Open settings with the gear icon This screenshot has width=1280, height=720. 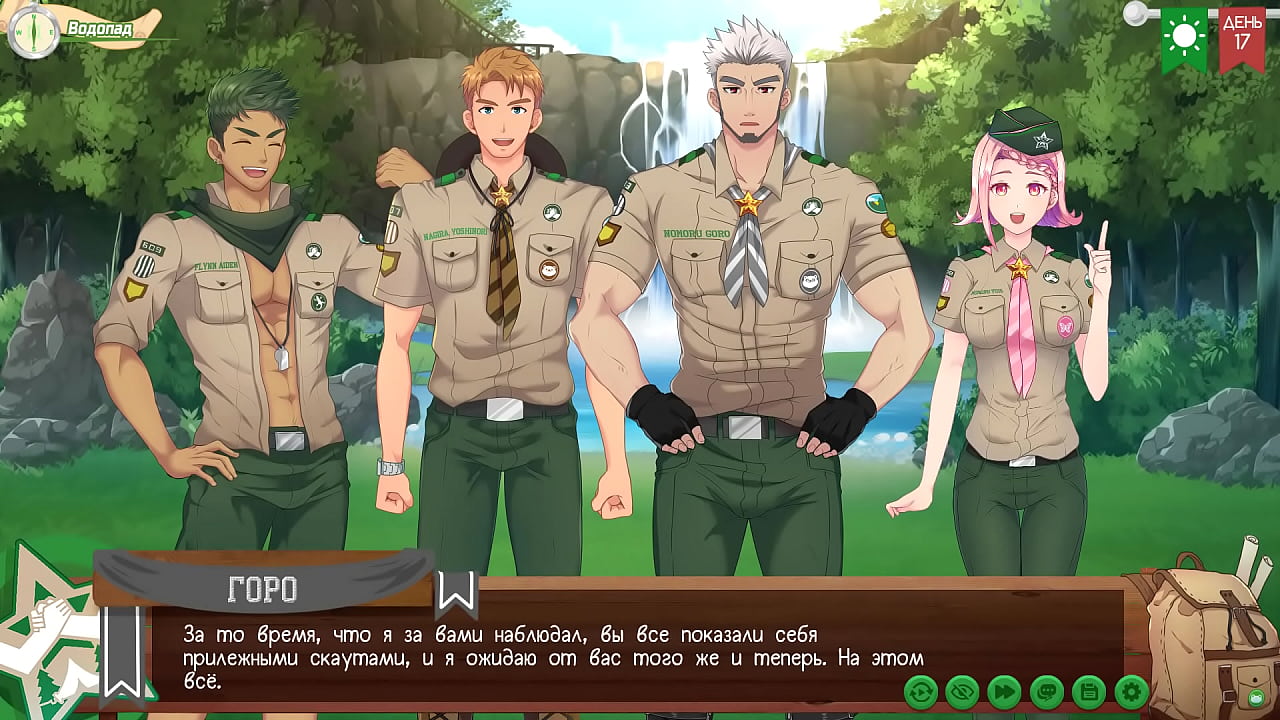1131,691
